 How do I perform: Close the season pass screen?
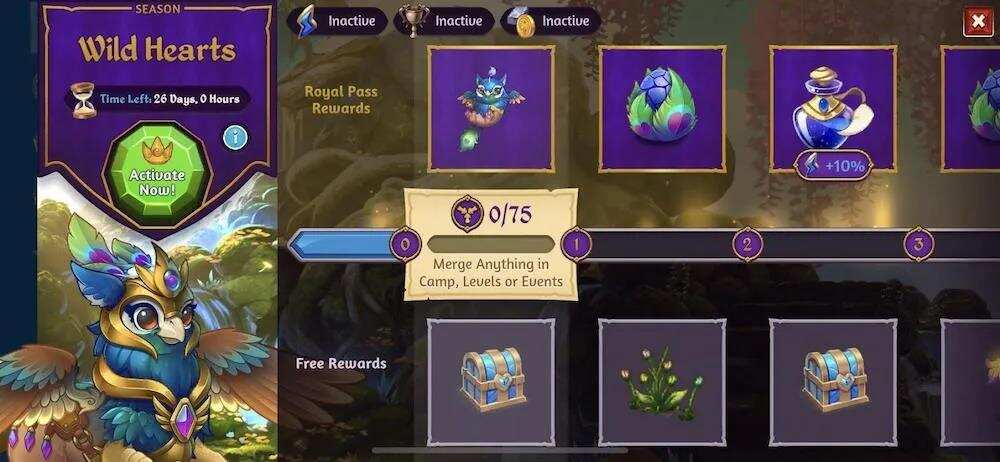(x=977, y=21)
